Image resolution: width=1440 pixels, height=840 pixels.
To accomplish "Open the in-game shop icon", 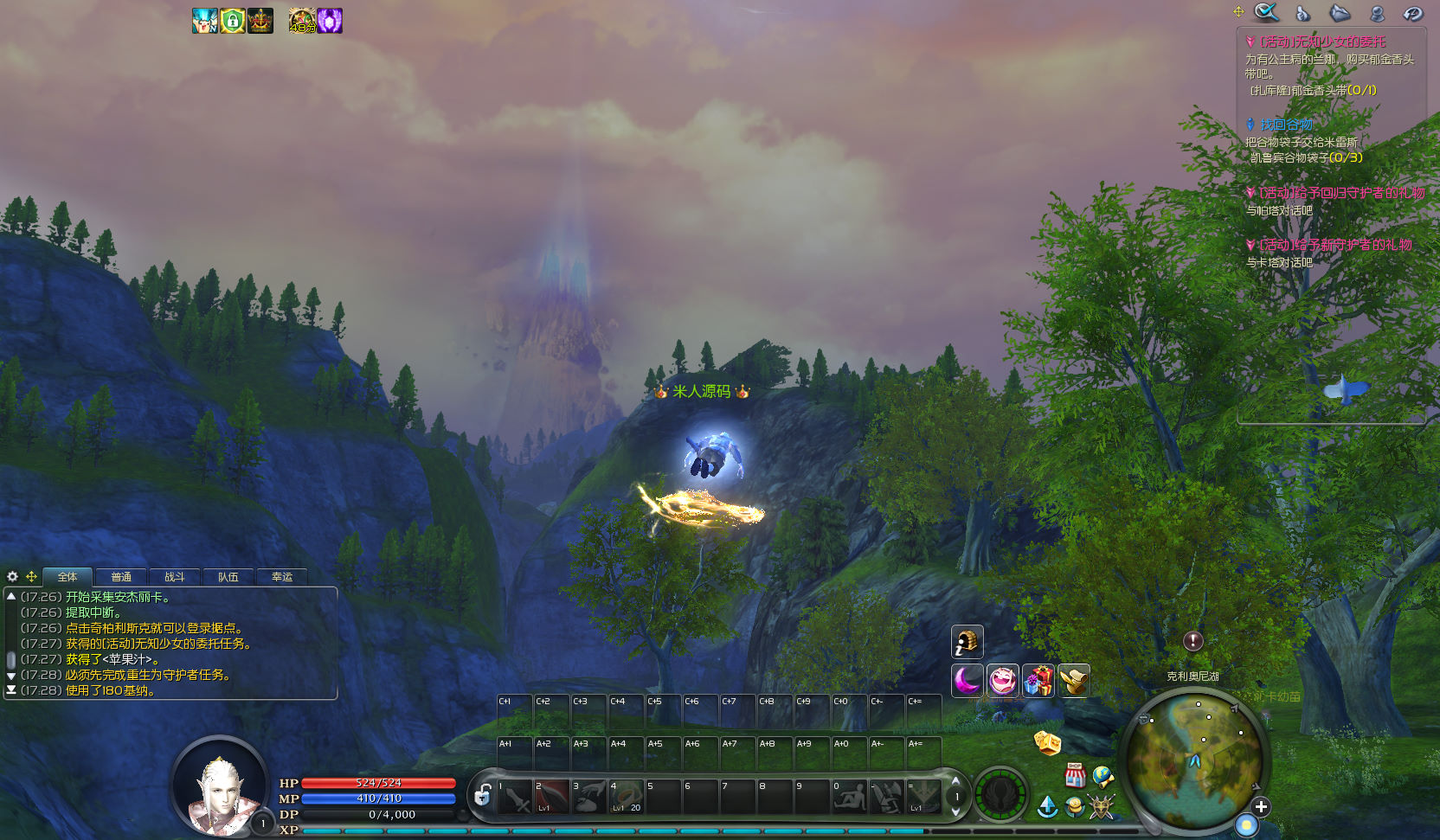I will [x=1075, y=775].
